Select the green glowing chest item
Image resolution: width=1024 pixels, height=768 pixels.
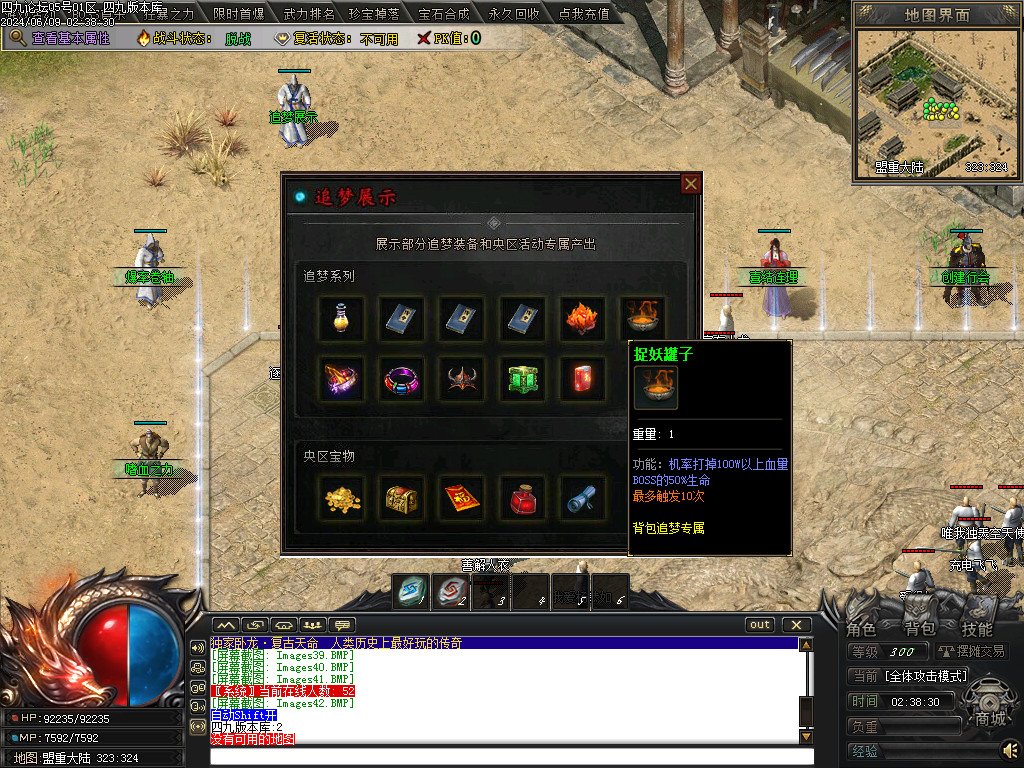[521, 379]
